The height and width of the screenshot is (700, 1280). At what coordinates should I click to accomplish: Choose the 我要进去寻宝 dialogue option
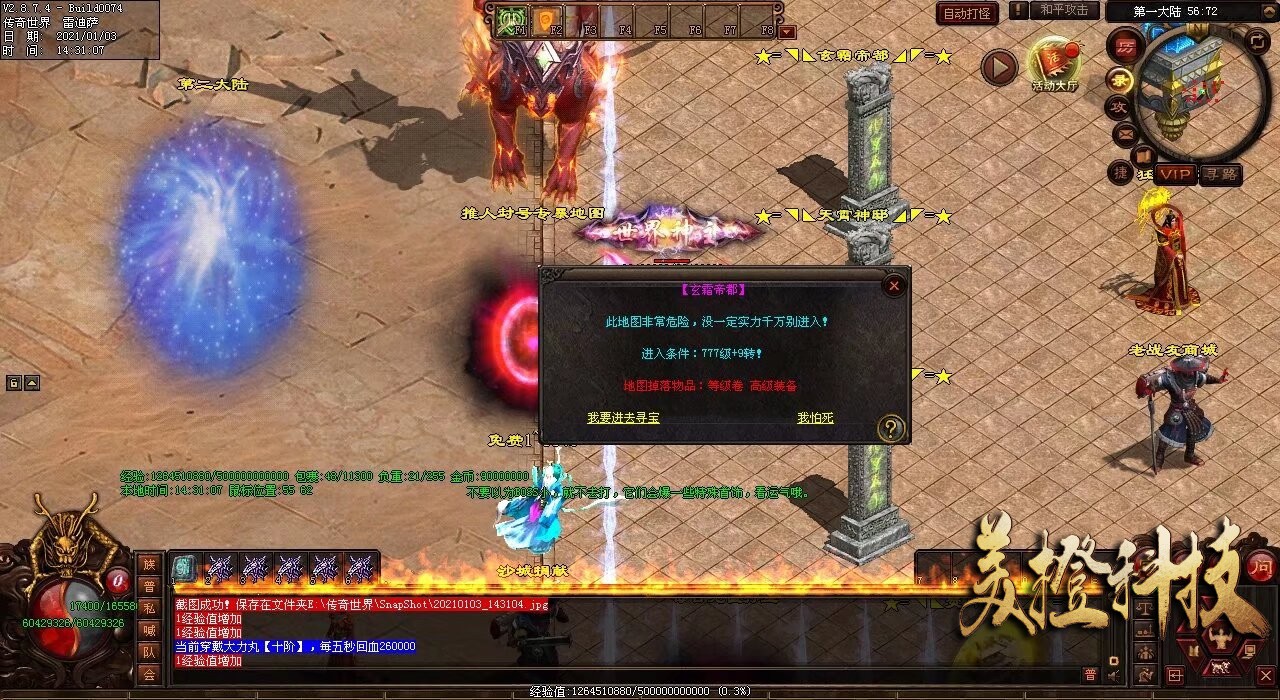(623, 418)
